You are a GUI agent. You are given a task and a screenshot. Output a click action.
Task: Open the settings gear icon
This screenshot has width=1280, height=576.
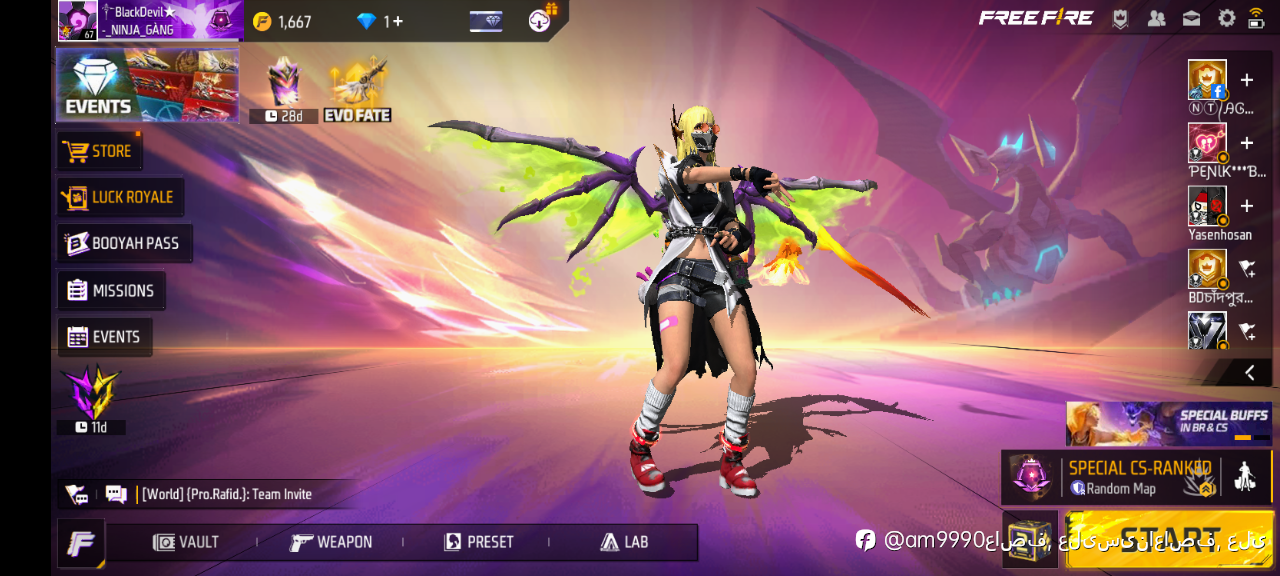tap(1226, 18)
